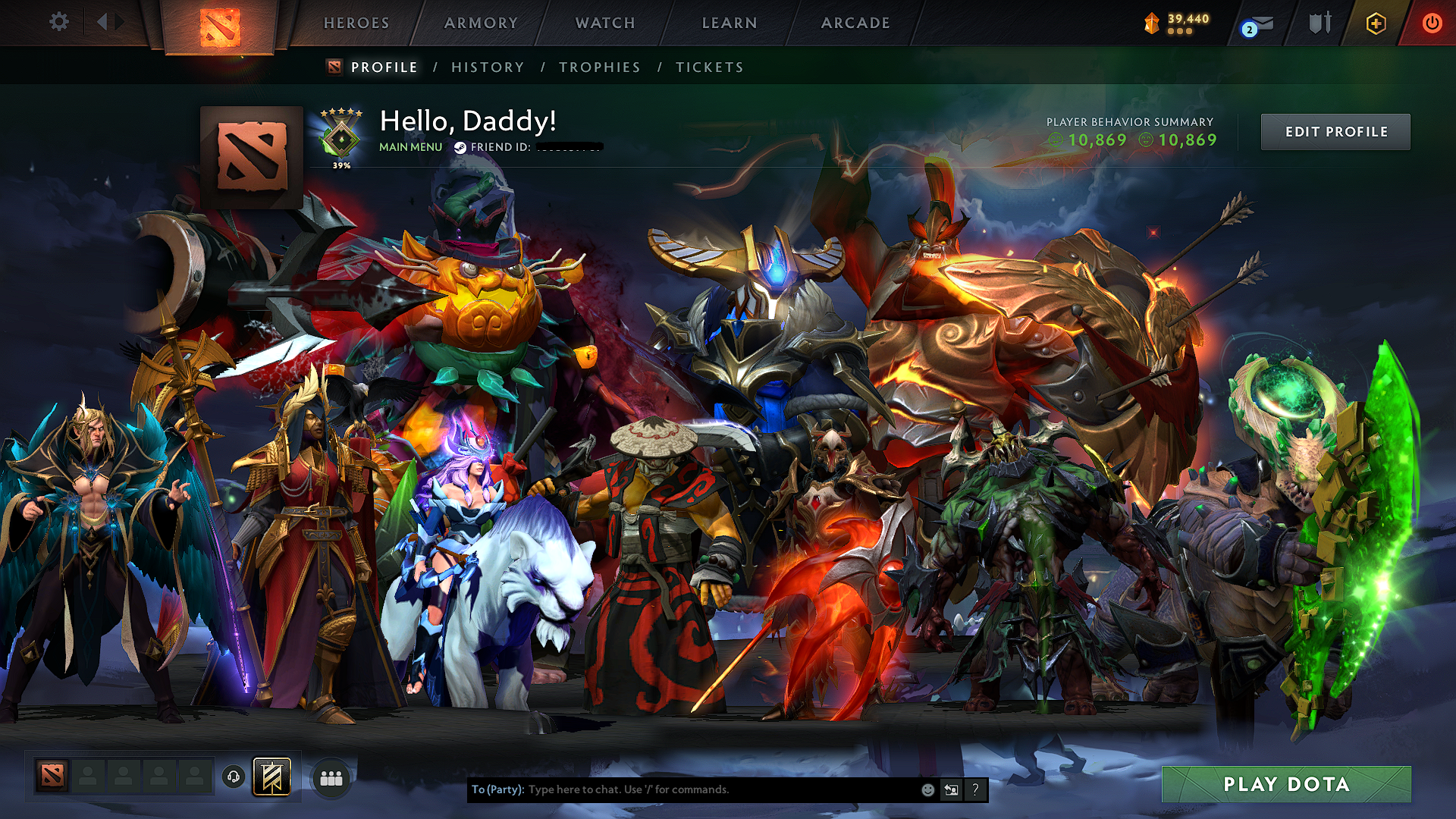The image size is (1456, 819).
Task: Click the EDIT PROFILE button
Action: coord(1335,131)
